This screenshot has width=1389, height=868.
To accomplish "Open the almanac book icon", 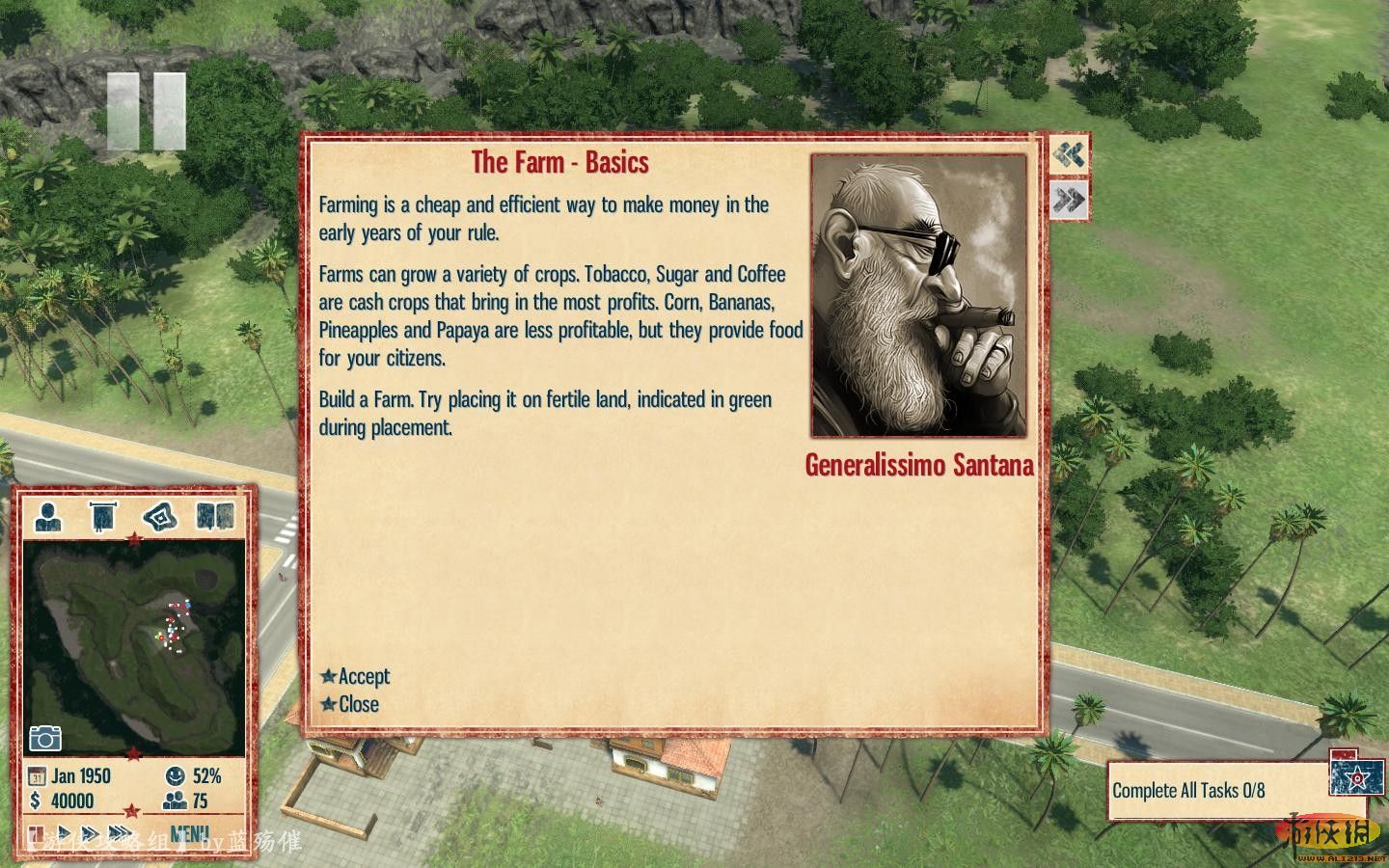I will 215,517.
